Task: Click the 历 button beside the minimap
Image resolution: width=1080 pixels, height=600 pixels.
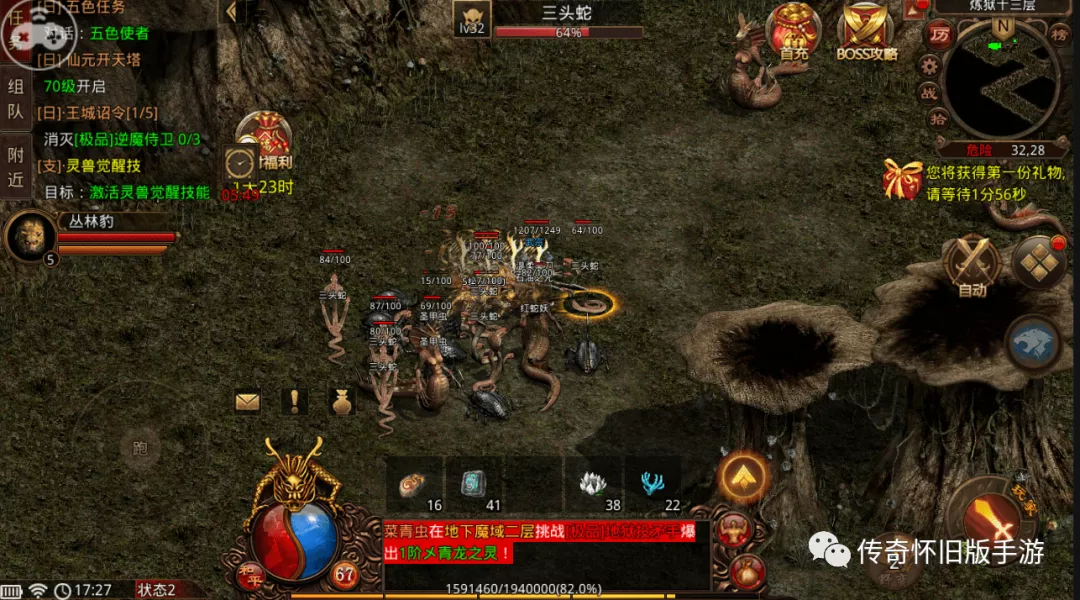Action: [939, 35]
